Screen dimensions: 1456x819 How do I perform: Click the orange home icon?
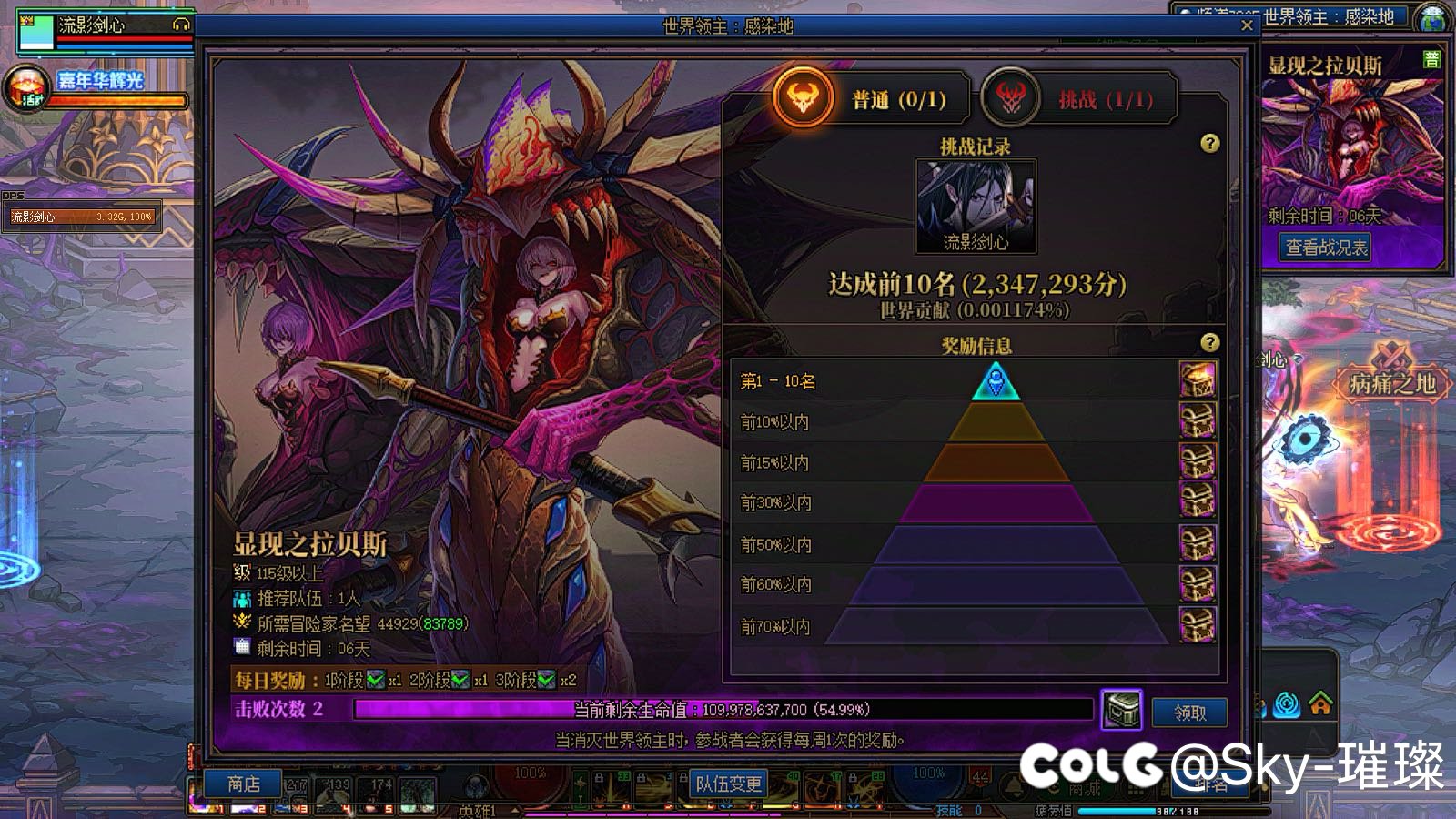click(x=1320, y=703)
